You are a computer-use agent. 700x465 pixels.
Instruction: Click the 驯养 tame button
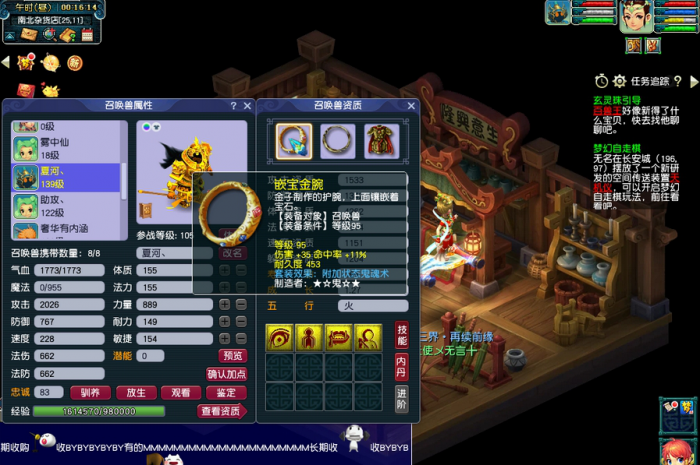[90, 393]
